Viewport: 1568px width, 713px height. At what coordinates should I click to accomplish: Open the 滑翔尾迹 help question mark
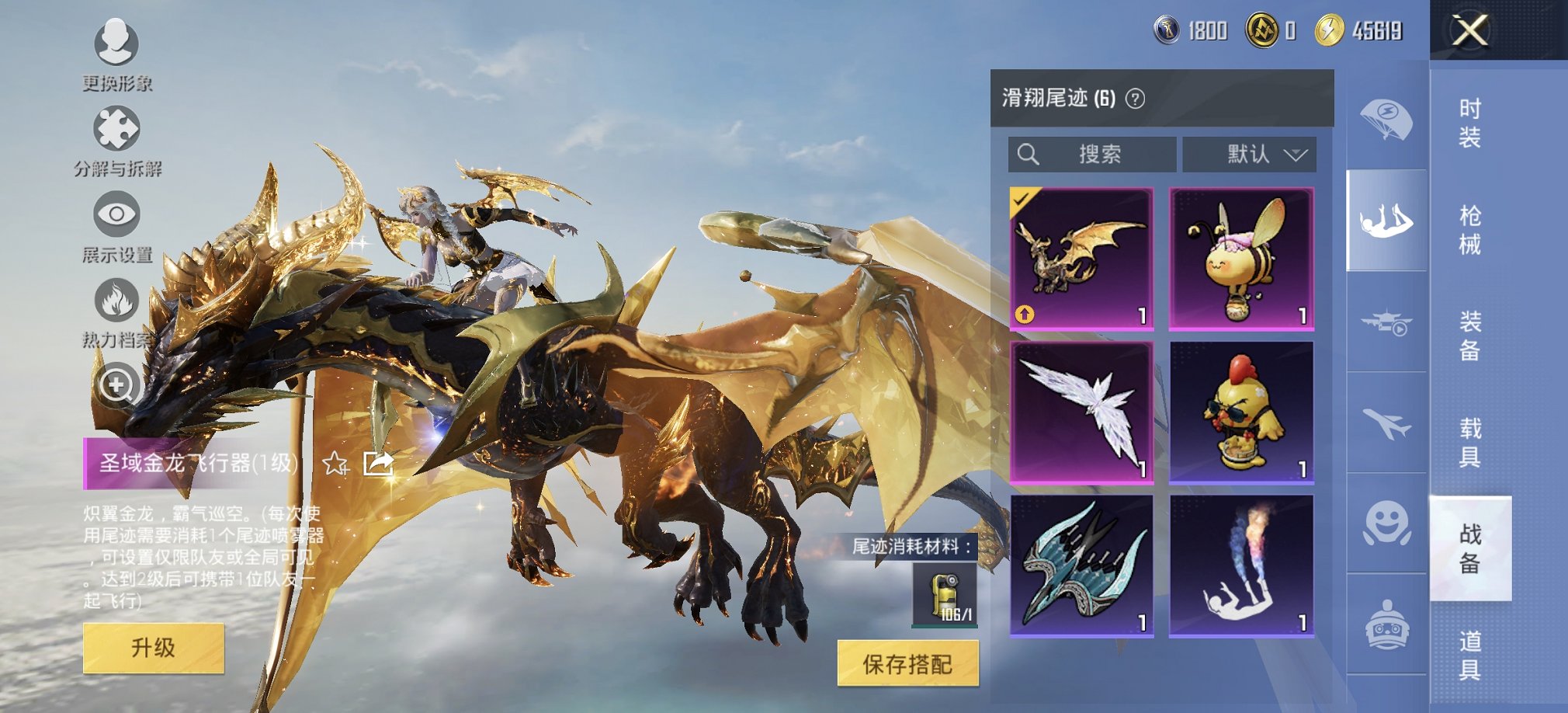click(x=1133, y=97)
